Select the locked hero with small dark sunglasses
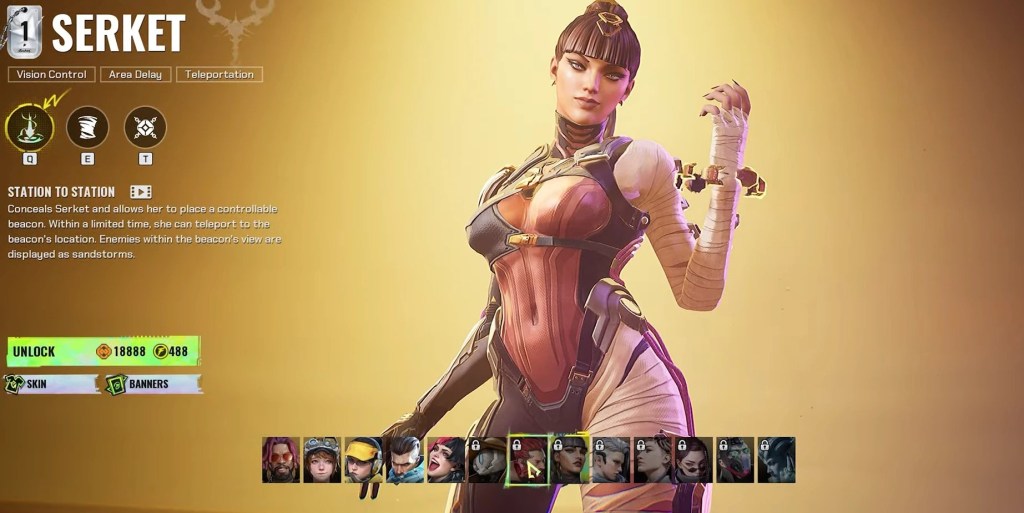The image size is (1024, 513). tap(693, 460)
